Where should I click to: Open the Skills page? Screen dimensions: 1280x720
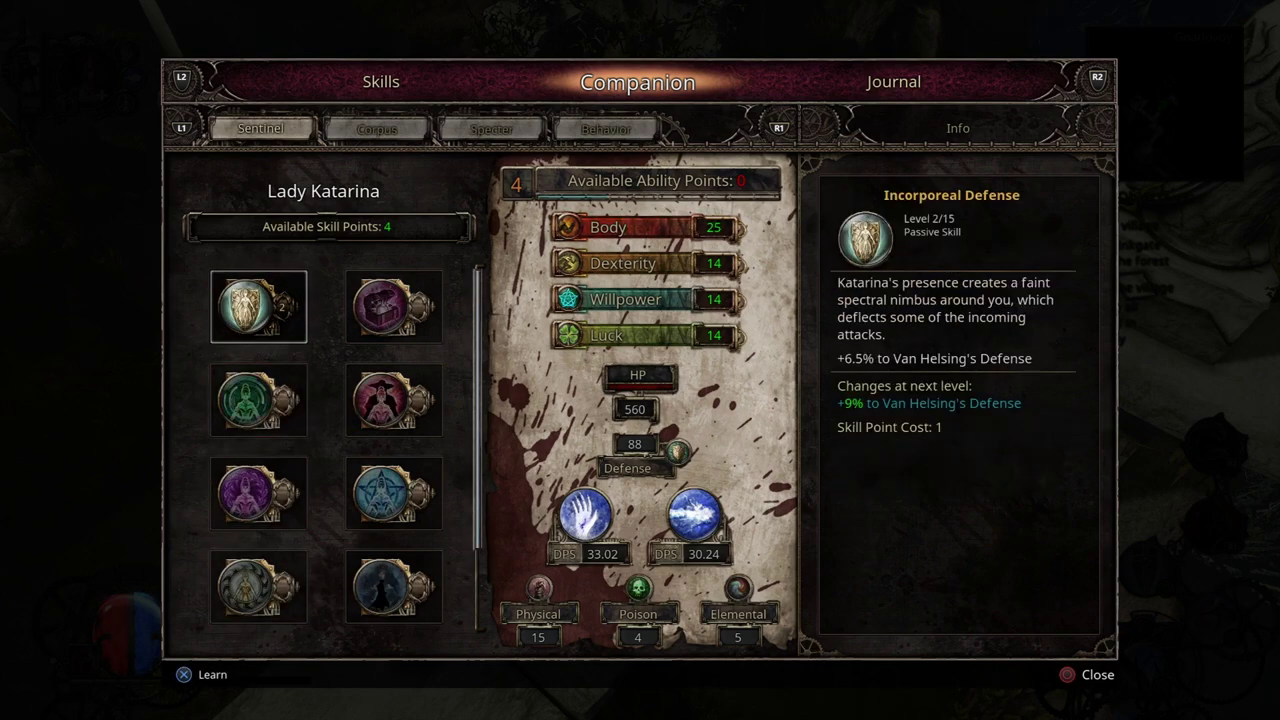(x=381, y=82)
